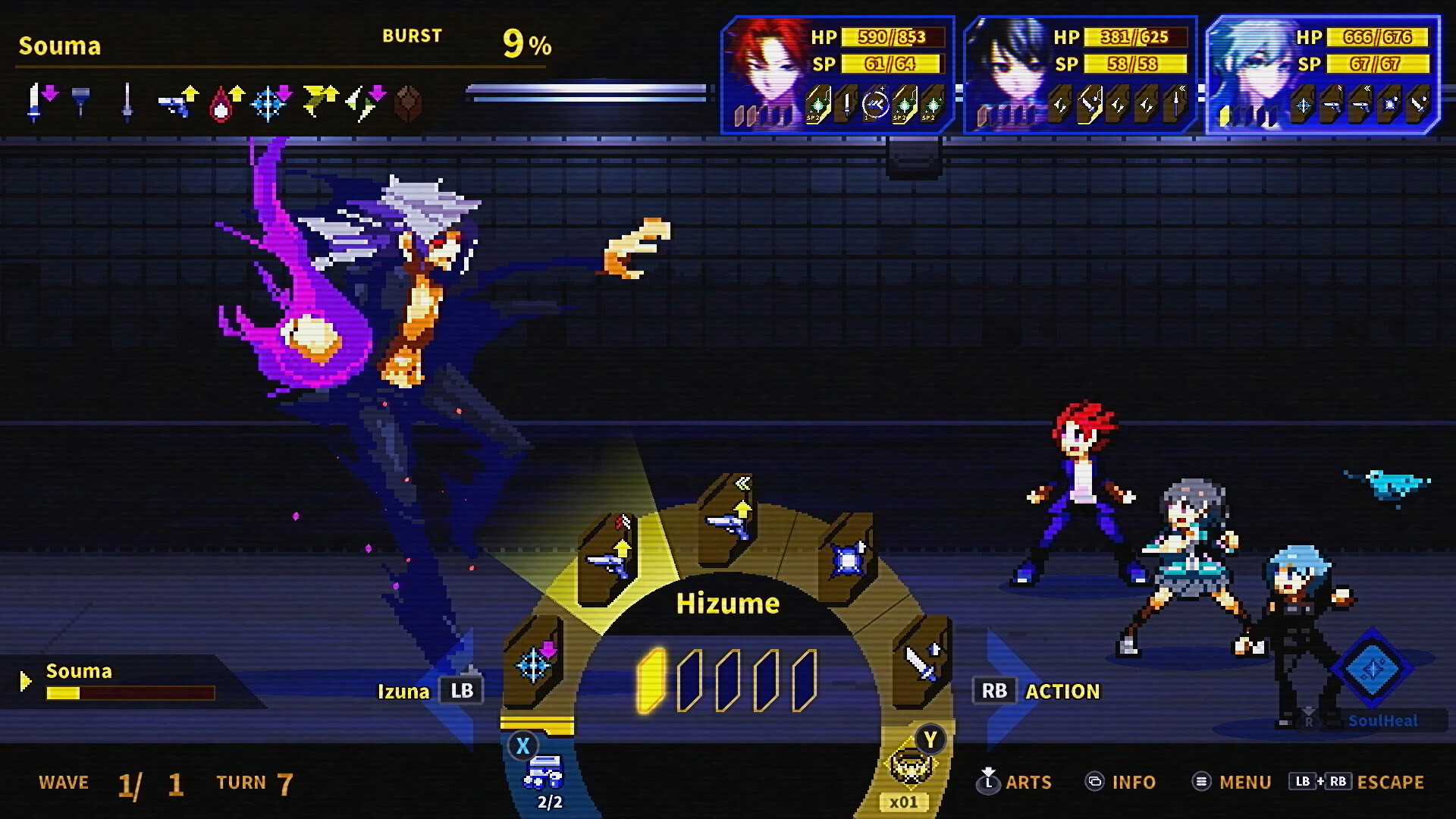Viewport: 1456px width, 819px height.
Task: Select the dark-haired character's status panel
Action: (x=1080, y=75)
